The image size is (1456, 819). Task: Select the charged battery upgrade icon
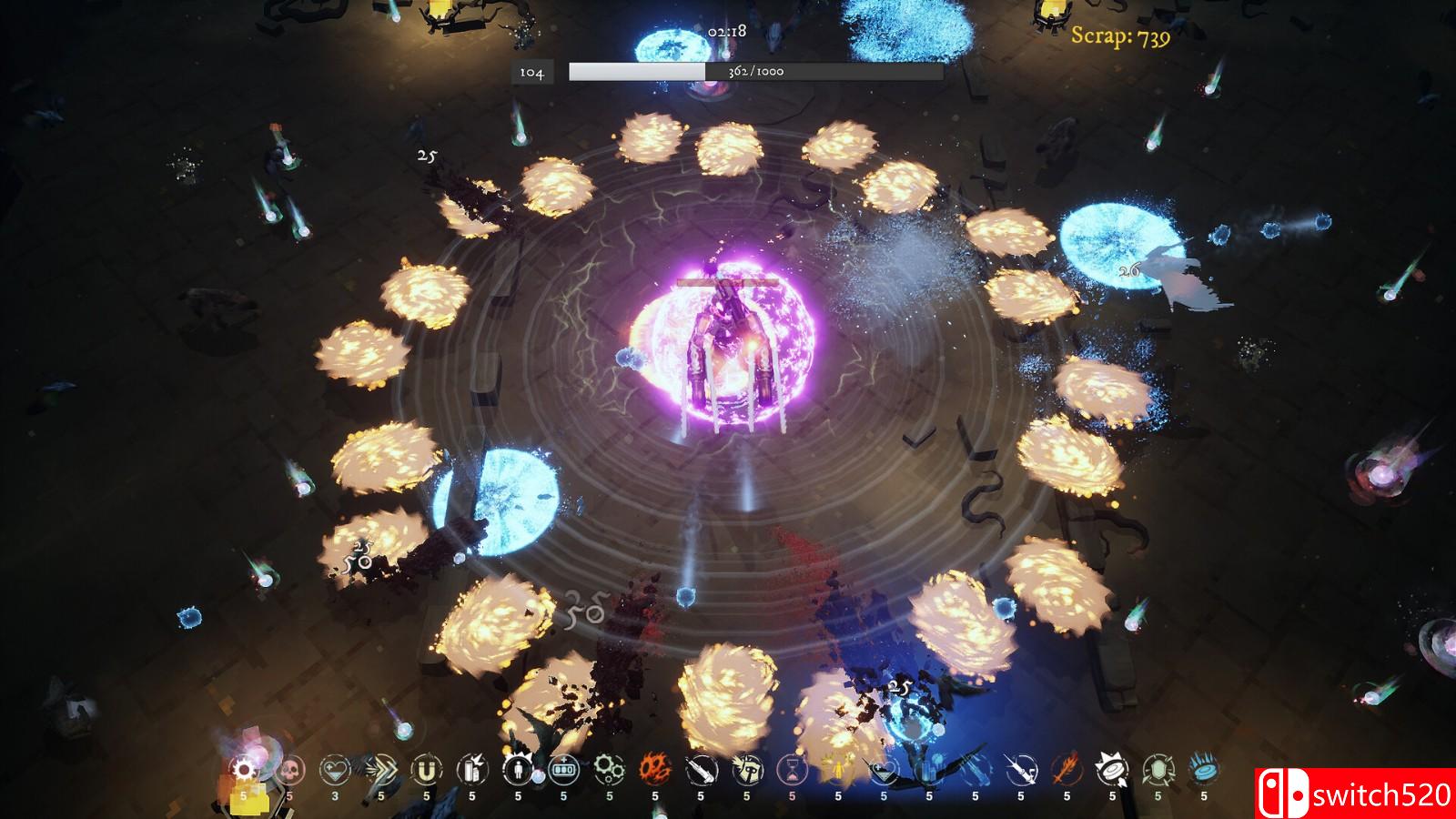pos(473,772)
